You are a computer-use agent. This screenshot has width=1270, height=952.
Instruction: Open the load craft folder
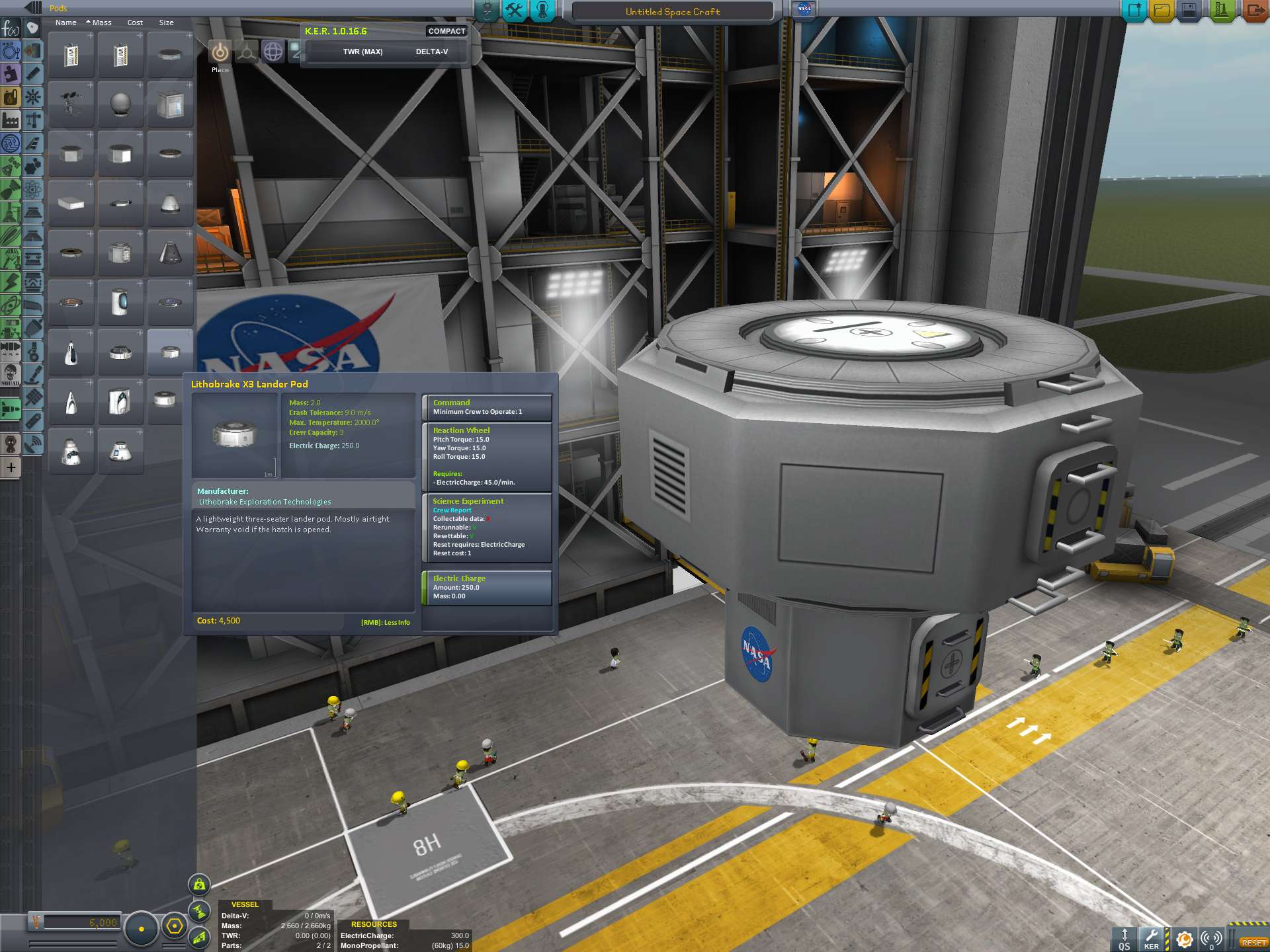[1162, 11]
